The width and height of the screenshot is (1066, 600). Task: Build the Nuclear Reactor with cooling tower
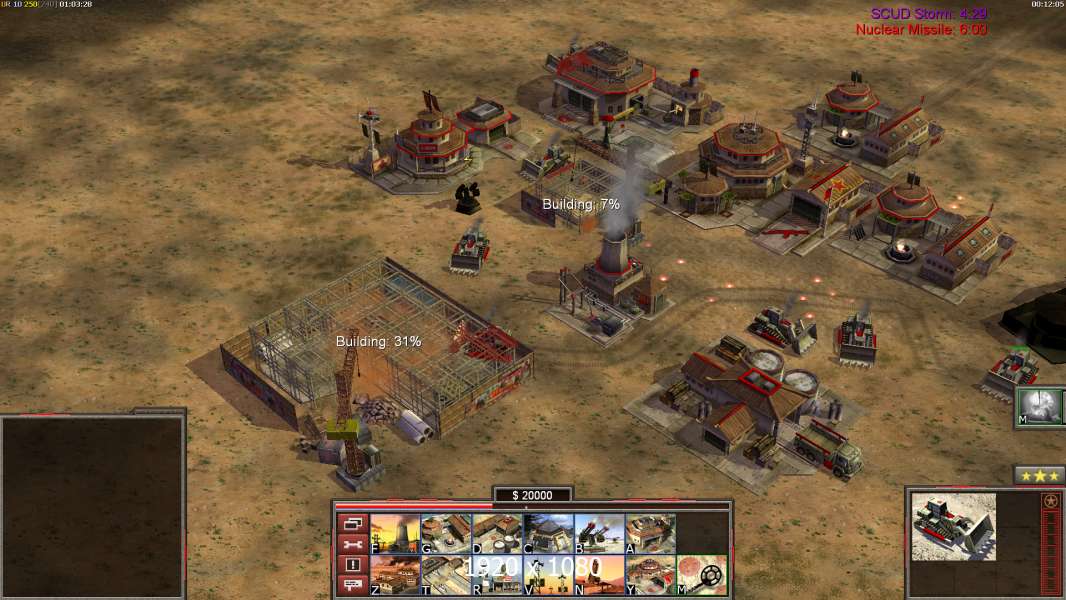click(x=395, y=534)
